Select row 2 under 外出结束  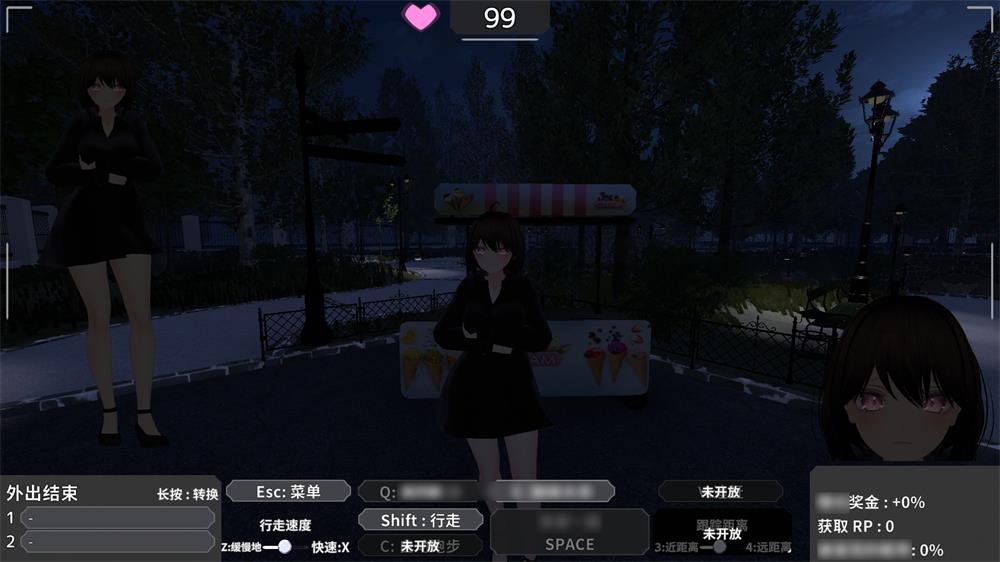click(118, 542)
